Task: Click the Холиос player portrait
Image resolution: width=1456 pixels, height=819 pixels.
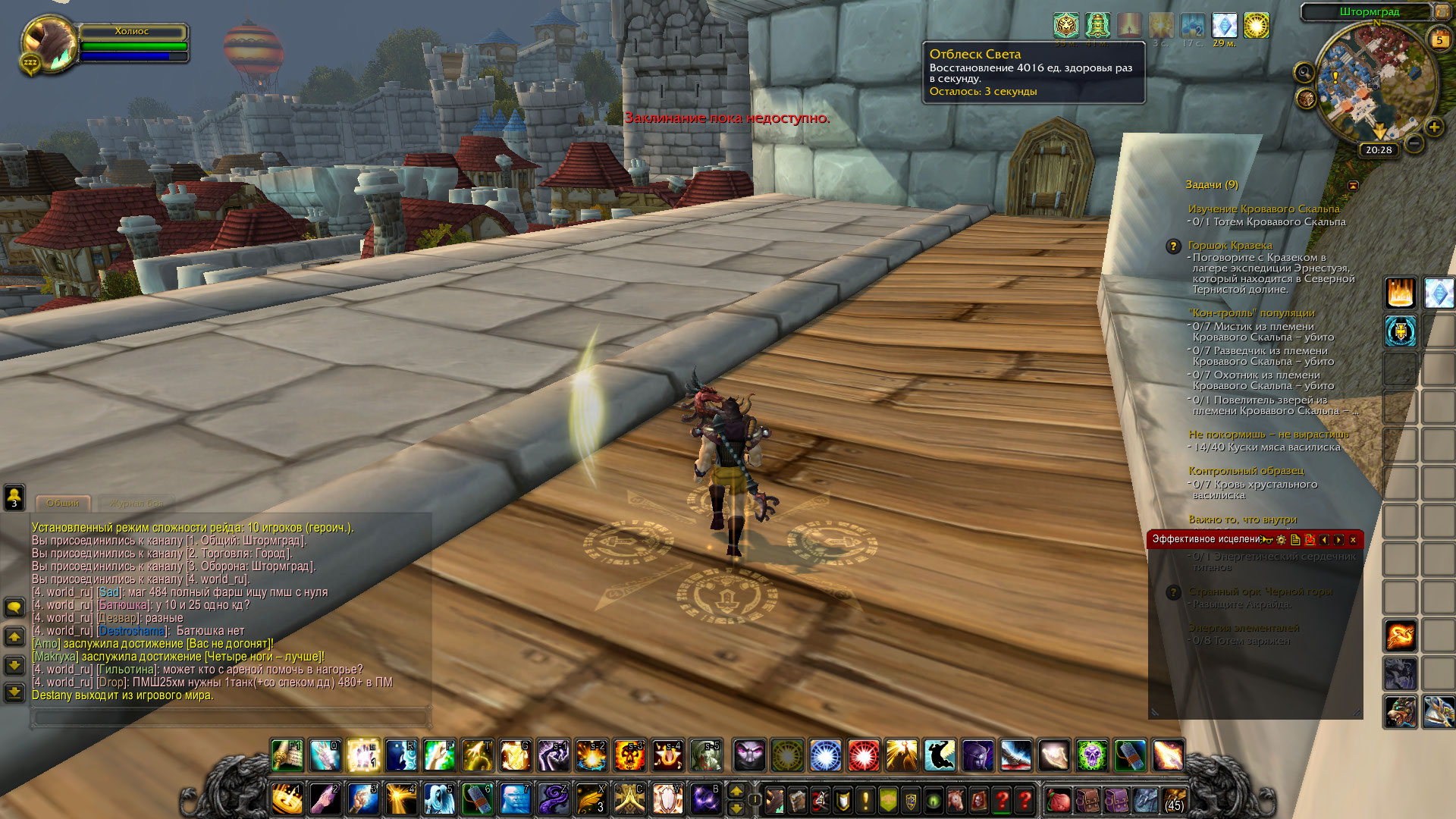Action: click(x=49, y=43)
